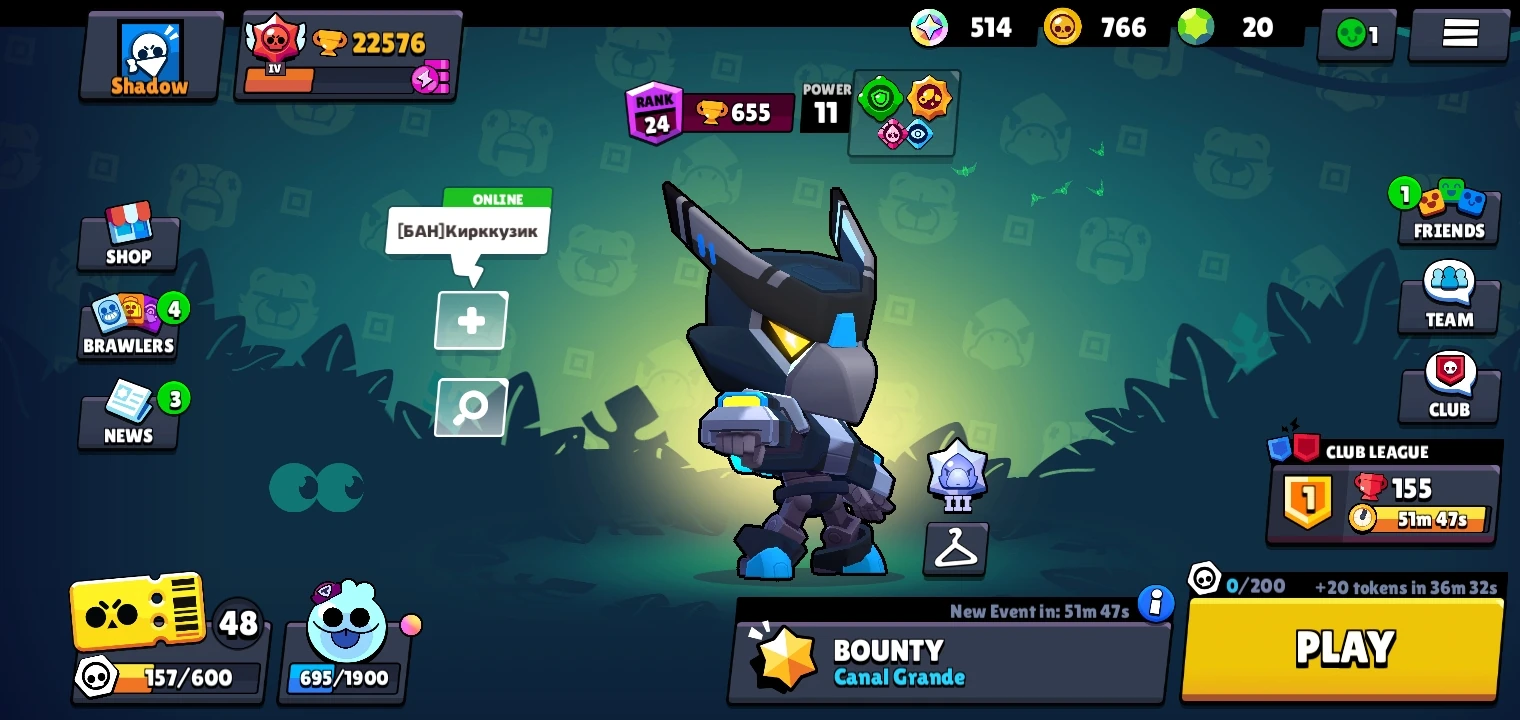
Task: Open the Bounty event on Canal Grande
Action: click(x=948, y=660)
